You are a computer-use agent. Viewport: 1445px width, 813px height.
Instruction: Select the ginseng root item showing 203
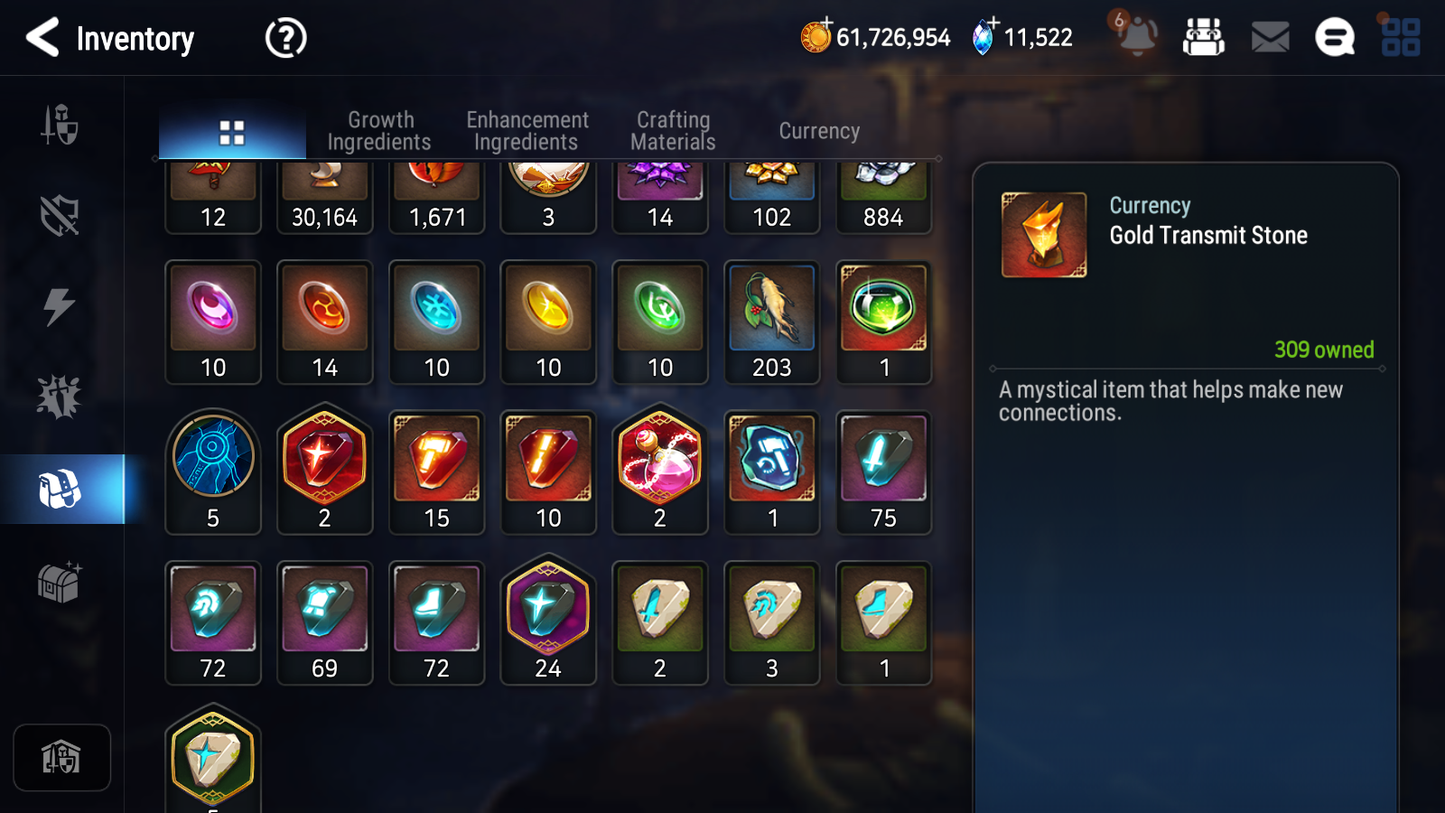771,321
